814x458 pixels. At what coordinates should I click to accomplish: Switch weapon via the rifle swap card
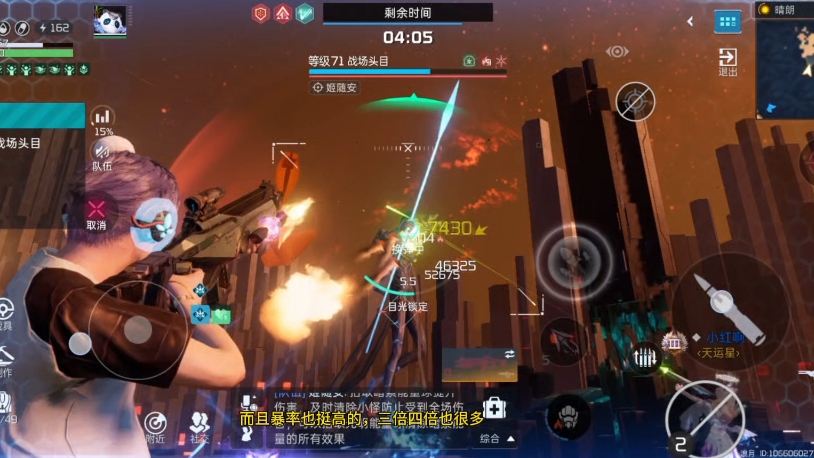coord(479,364)
